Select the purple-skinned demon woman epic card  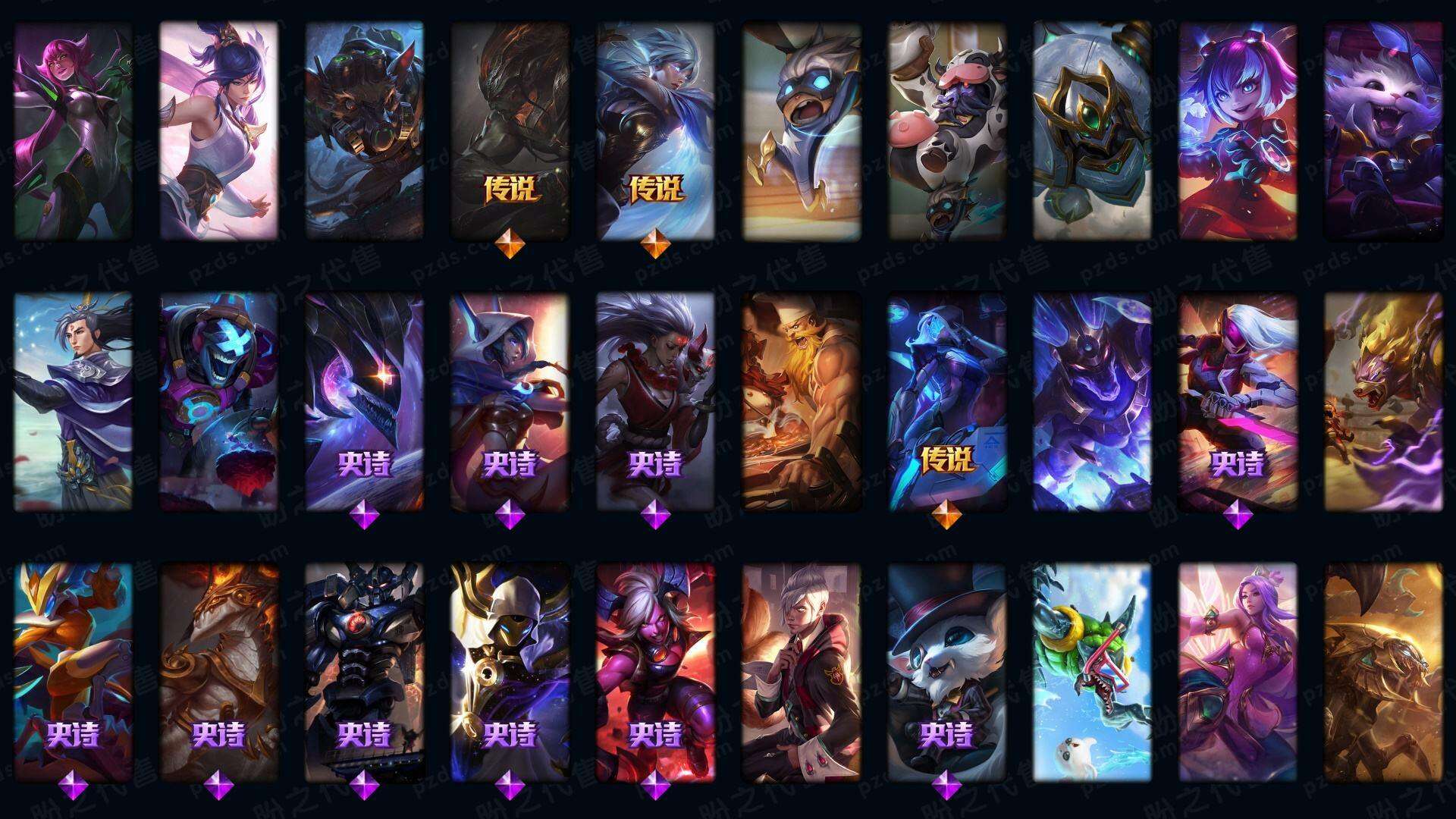coord(655,672)
